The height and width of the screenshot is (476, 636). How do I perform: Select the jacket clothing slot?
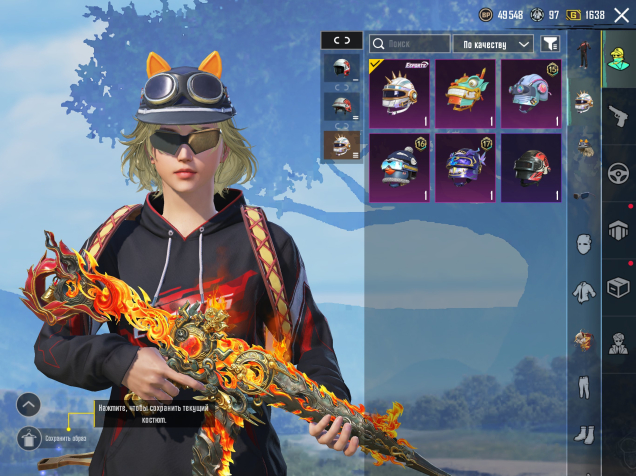tap(583, 292)
